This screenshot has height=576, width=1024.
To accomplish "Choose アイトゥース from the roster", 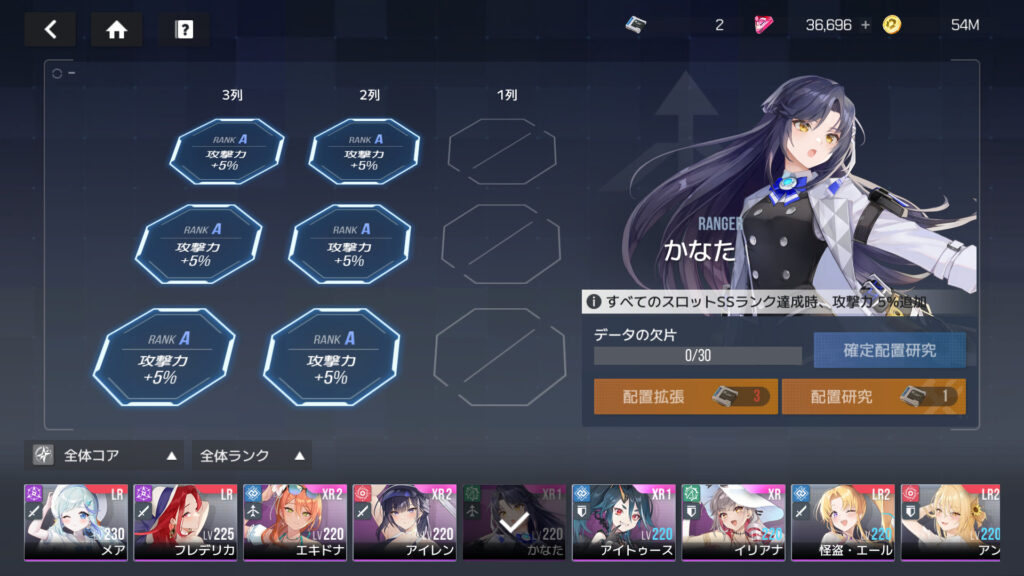I will tap(624, 522).
